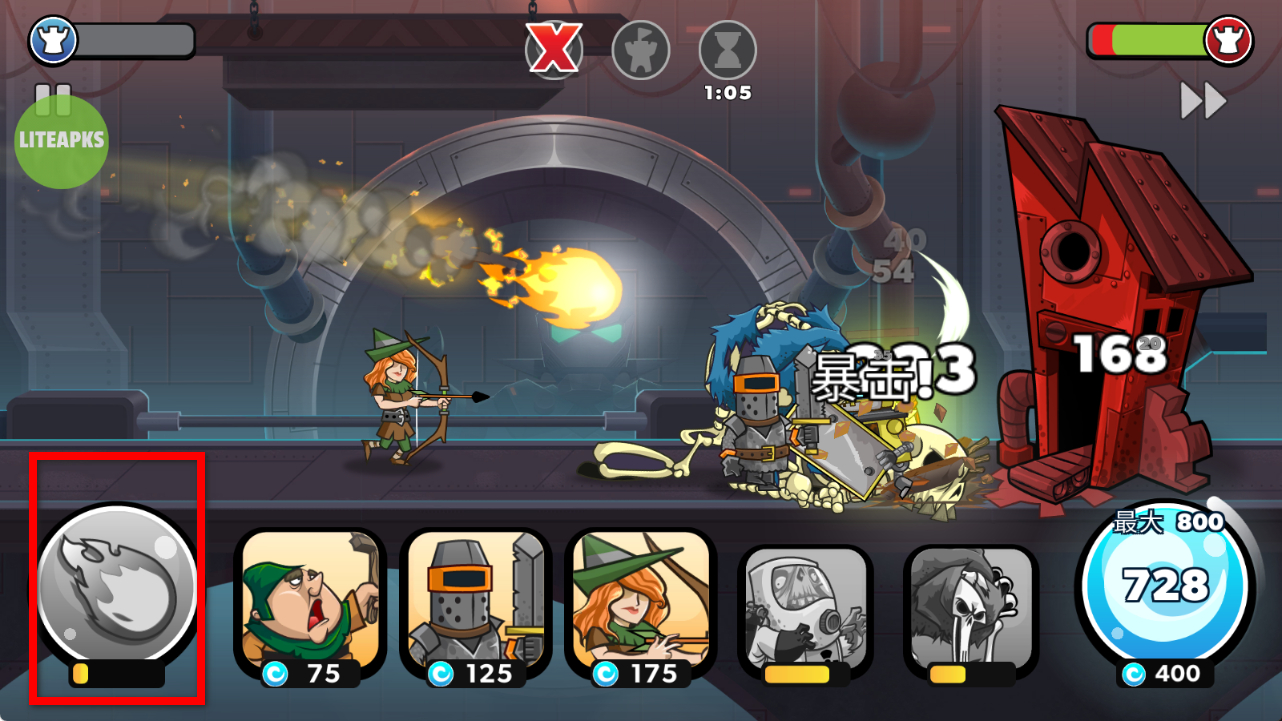Summon the armored knight for 125
Viewport: 1282px width, 721px height.
476,604
